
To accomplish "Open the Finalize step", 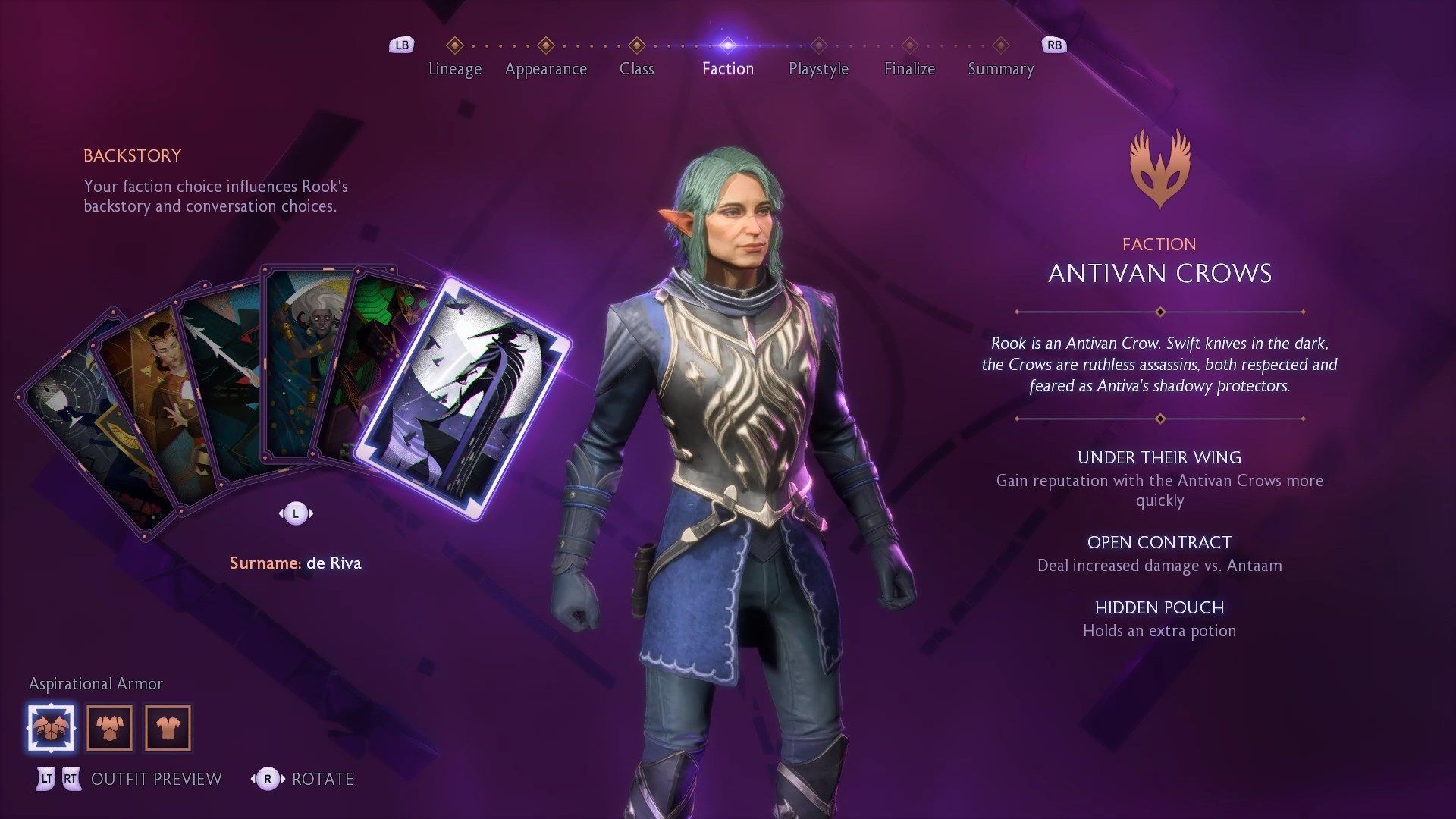I will point(909,68).
